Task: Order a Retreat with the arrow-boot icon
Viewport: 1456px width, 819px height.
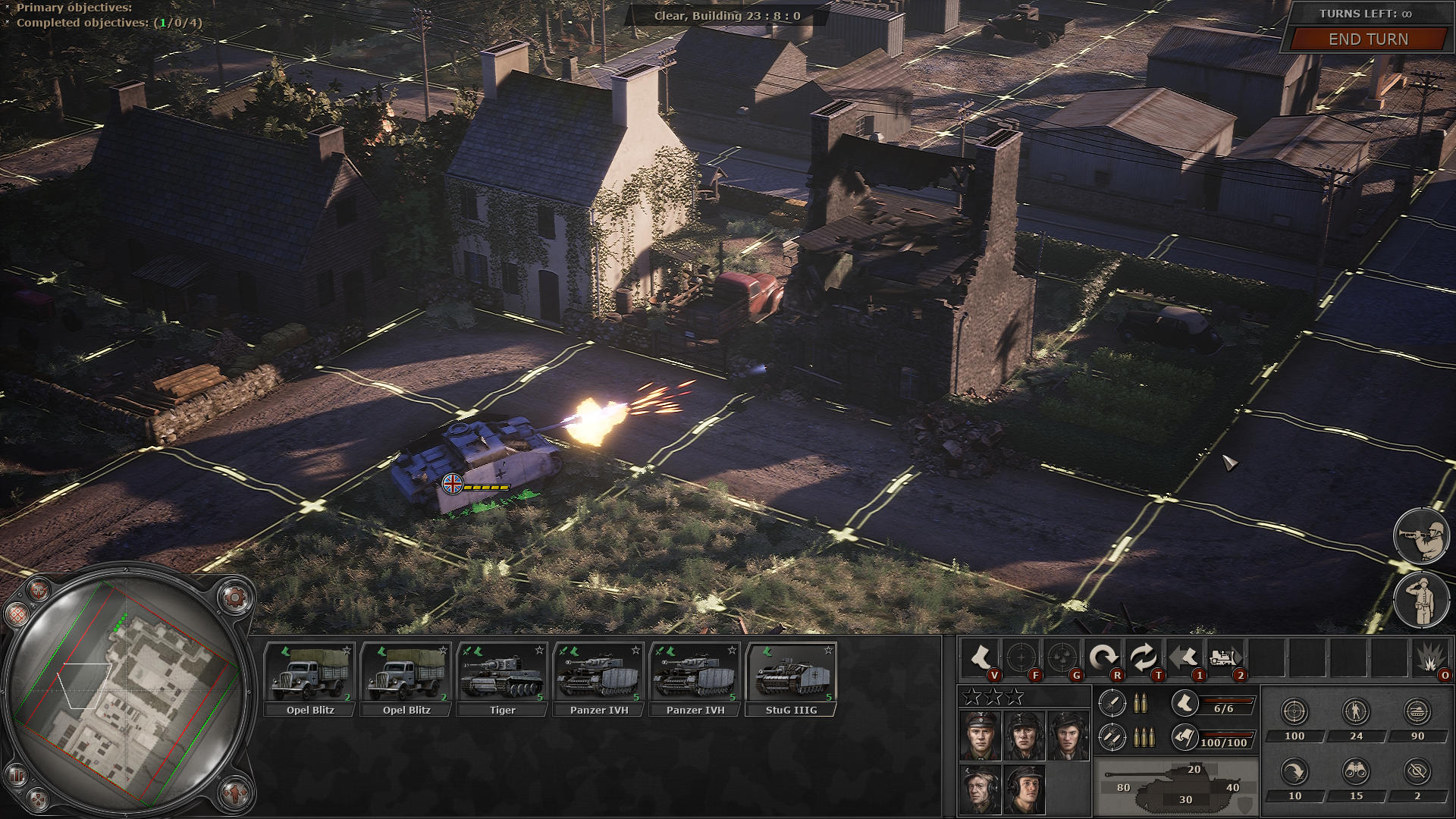Action: pyautogui.click(x=1185, y=654)
